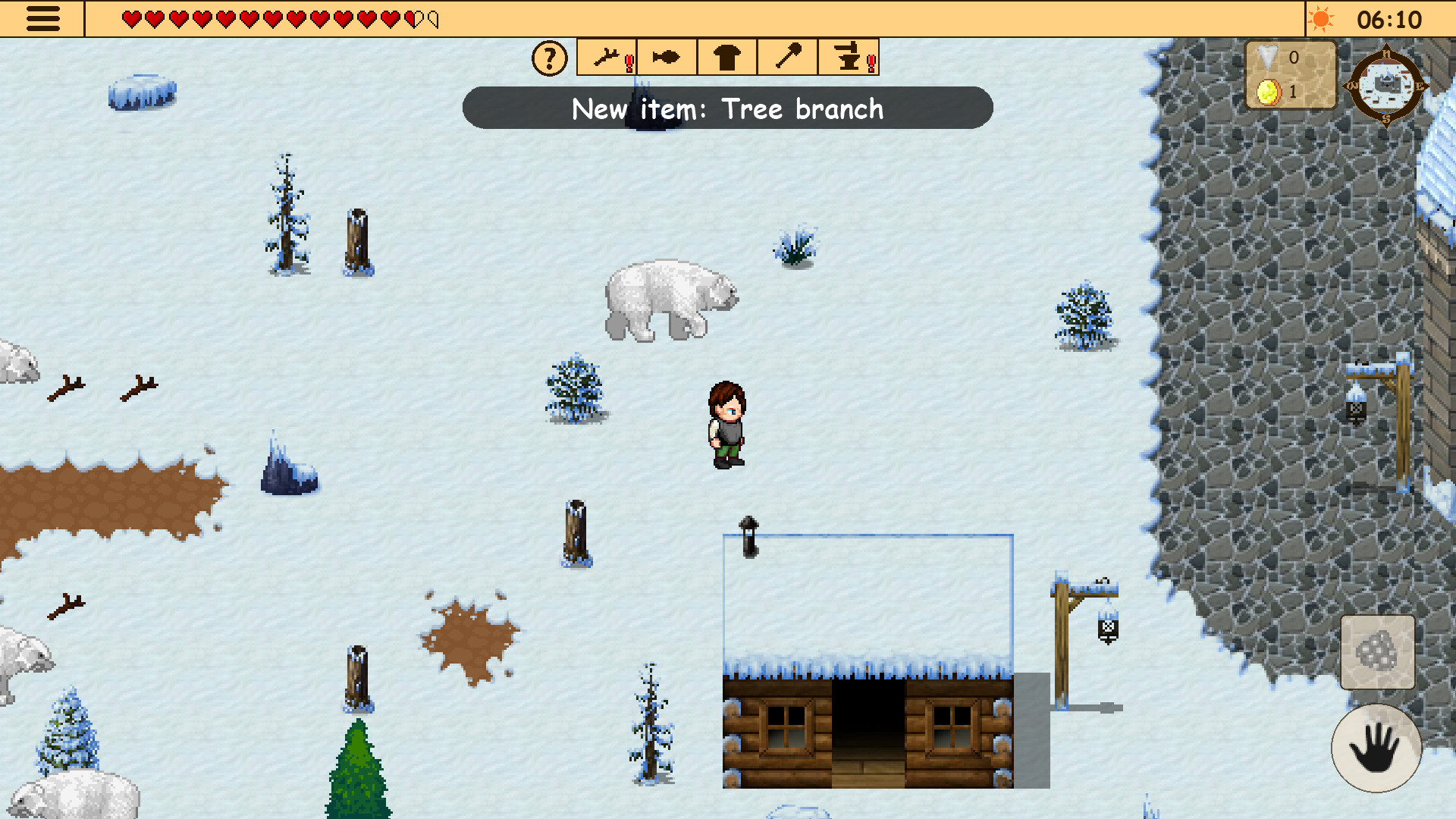Click the arrowhead resource counter showing 0
The width and height of the screenshot is (1456, 819).
tap(1266, 58)
